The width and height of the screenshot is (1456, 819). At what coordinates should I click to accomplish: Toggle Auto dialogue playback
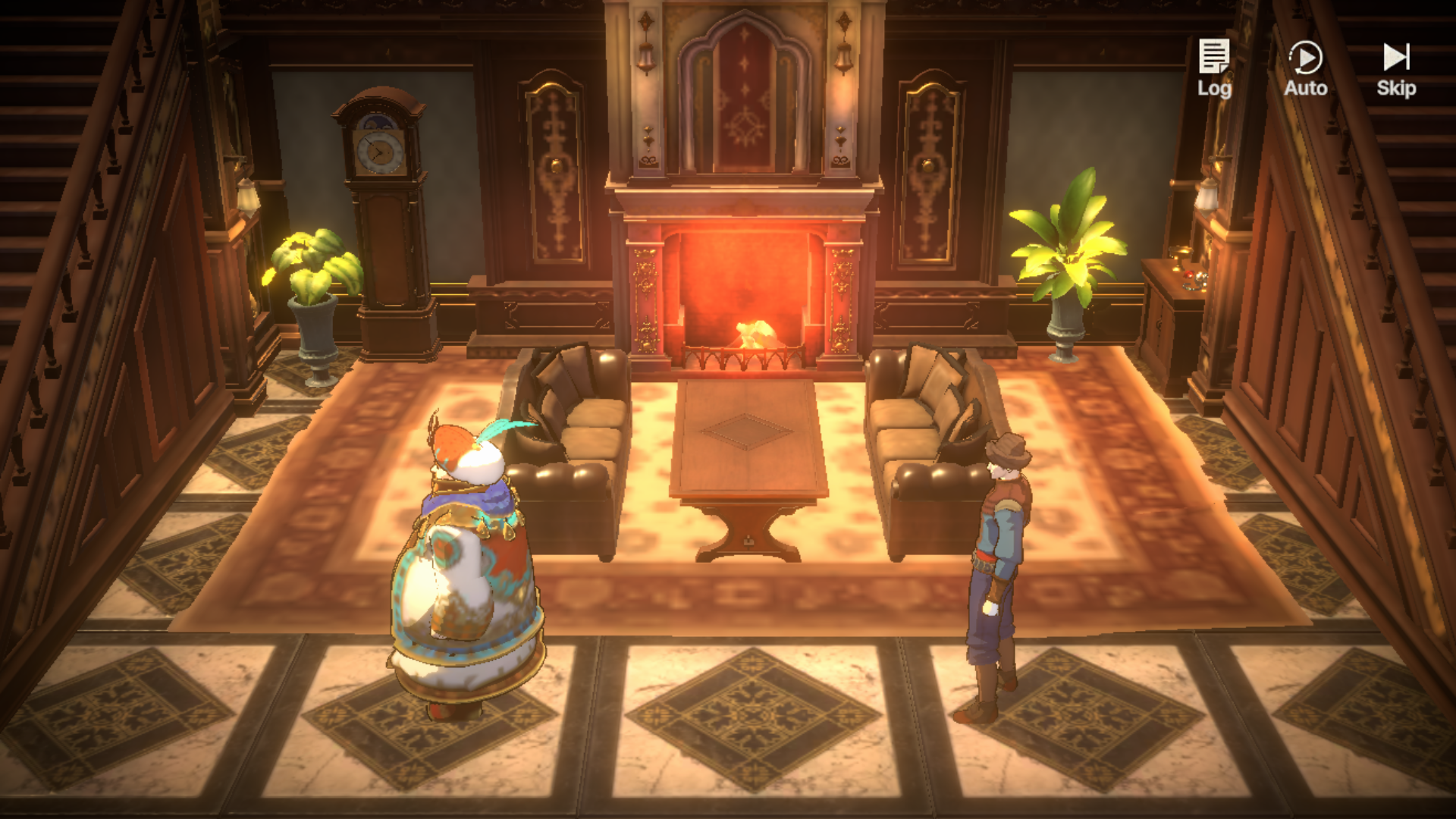point(1305,68)
